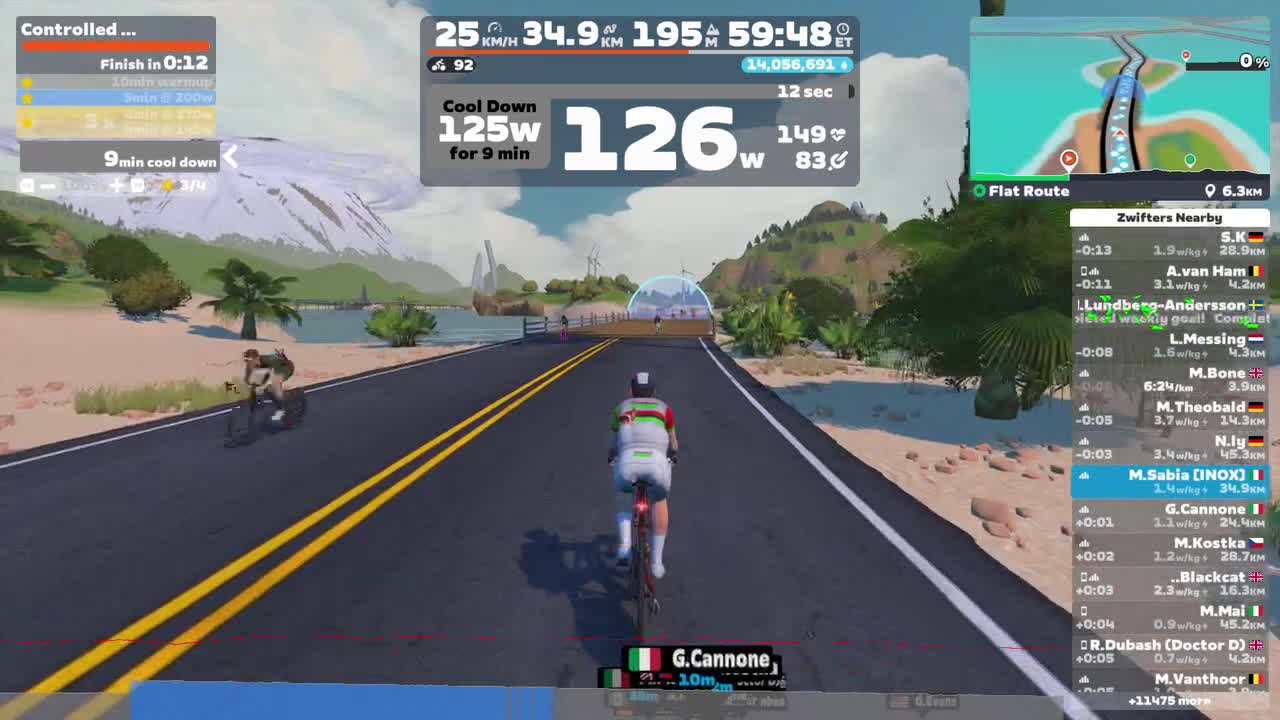The image size is (1280, 720).
Task: Click the plus icon to raise workout intensity
Action: point(116,185)
